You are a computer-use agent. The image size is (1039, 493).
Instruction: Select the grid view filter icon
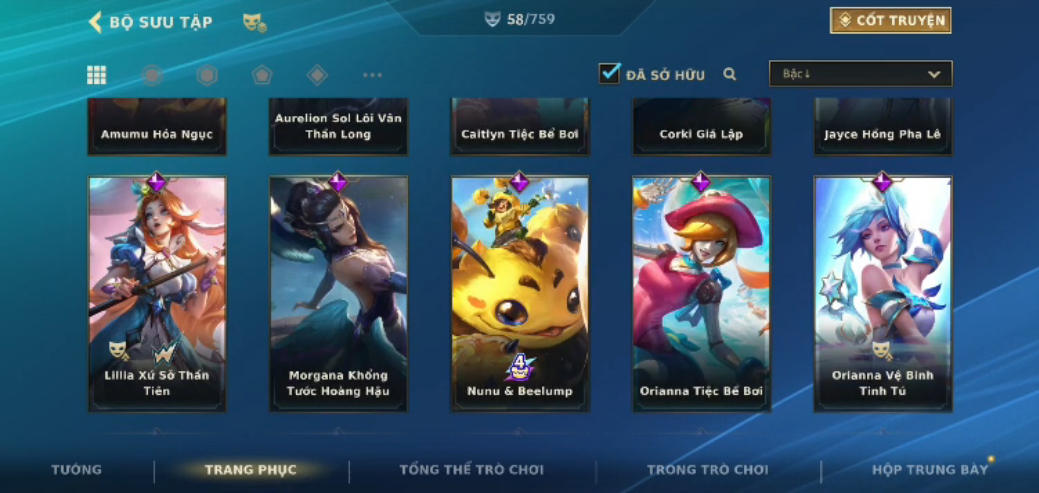click(x=97, y=75)
